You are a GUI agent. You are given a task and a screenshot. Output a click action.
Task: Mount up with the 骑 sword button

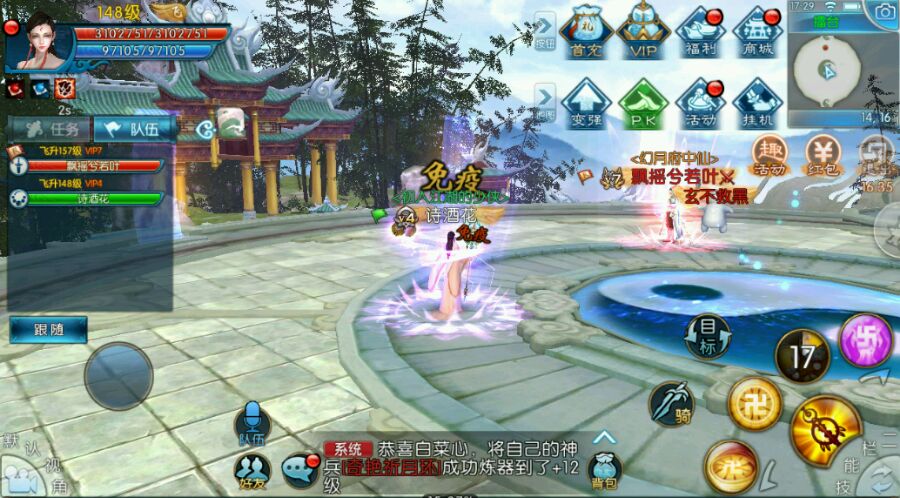(x=671, y=403)
